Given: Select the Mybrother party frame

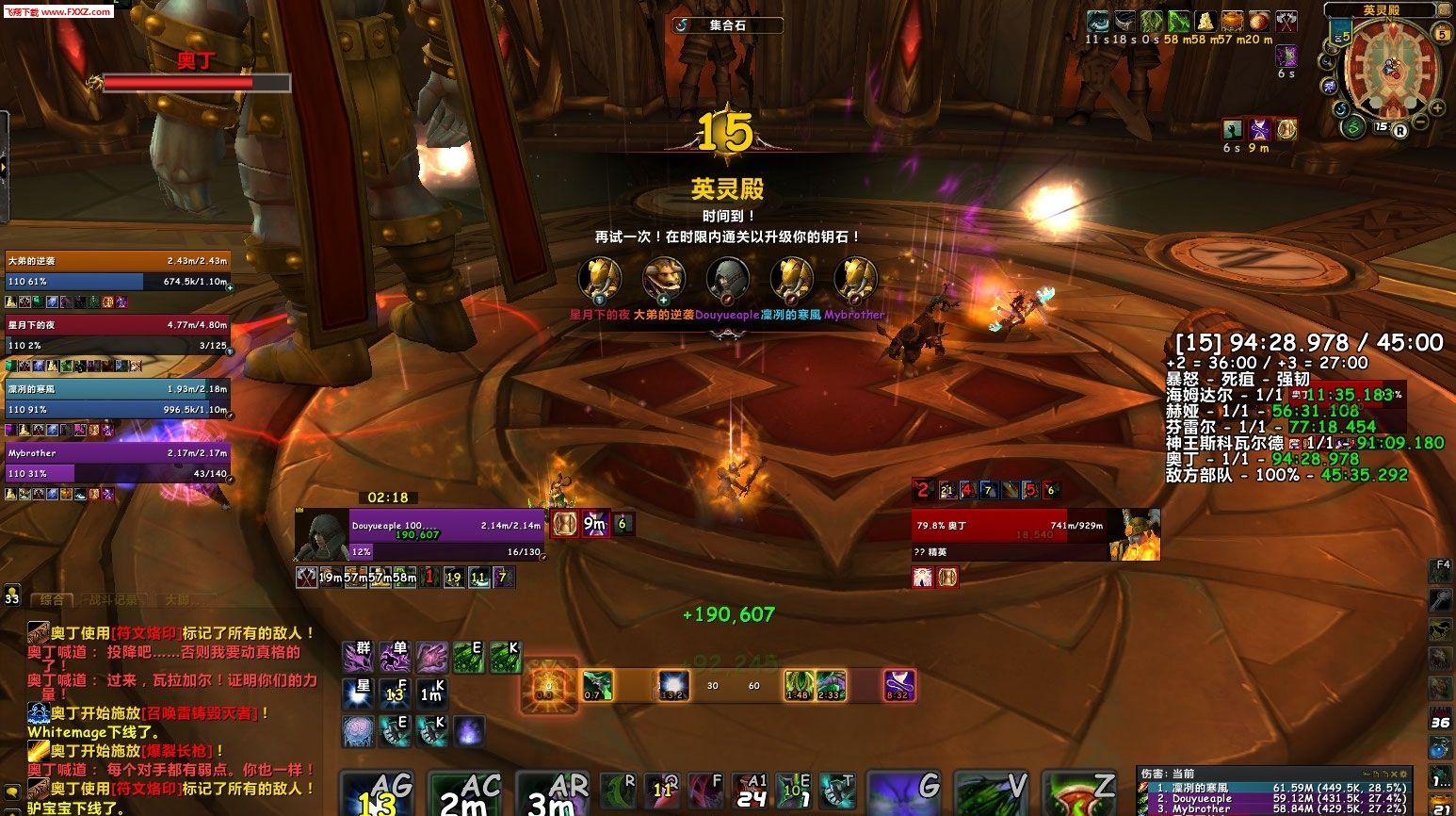Looking at the screenshot, I should point(118,464).
